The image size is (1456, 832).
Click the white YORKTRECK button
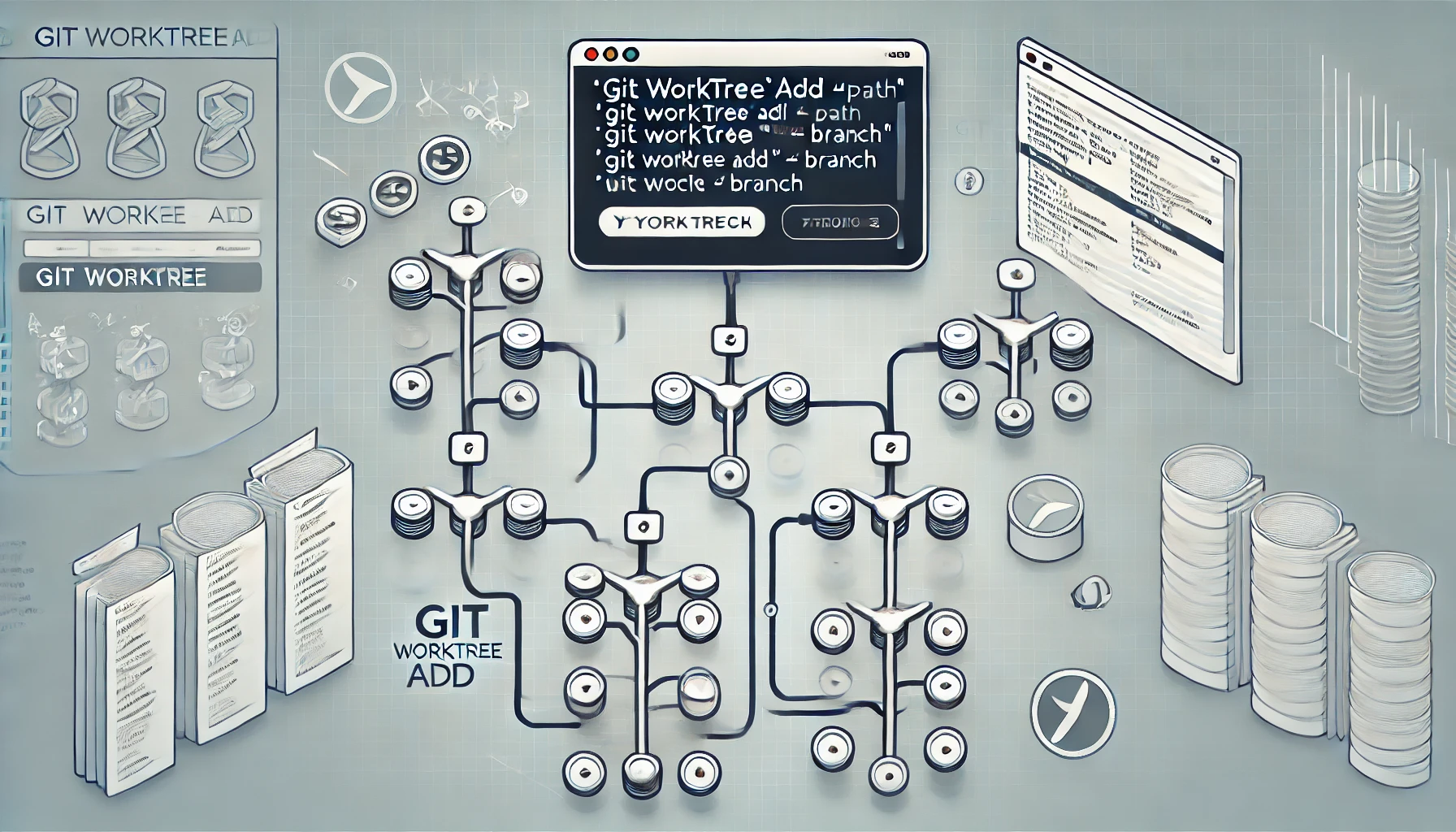click(682, 223)
